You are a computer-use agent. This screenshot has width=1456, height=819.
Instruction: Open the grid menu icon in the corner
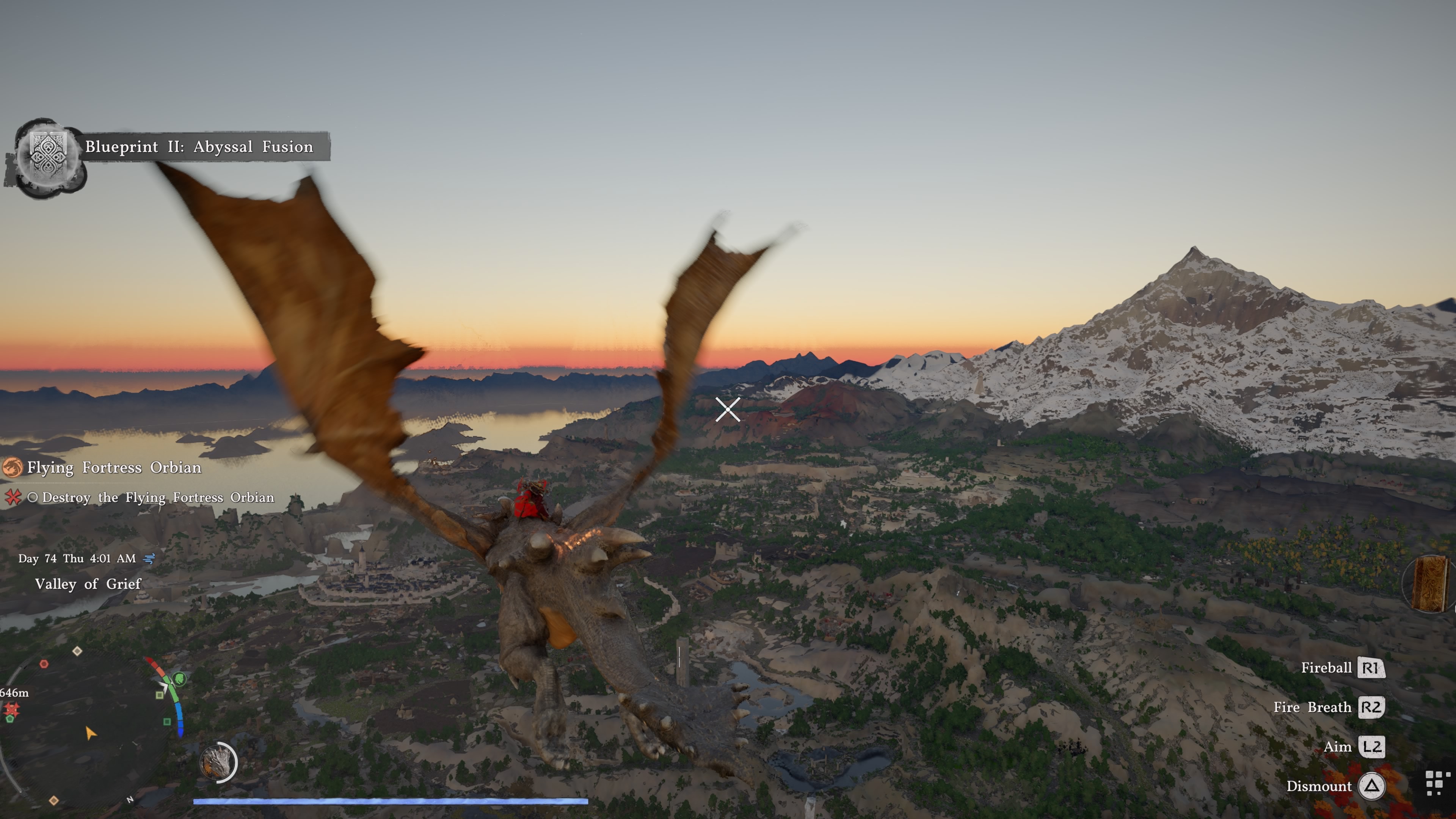(x=1437, y=783)
